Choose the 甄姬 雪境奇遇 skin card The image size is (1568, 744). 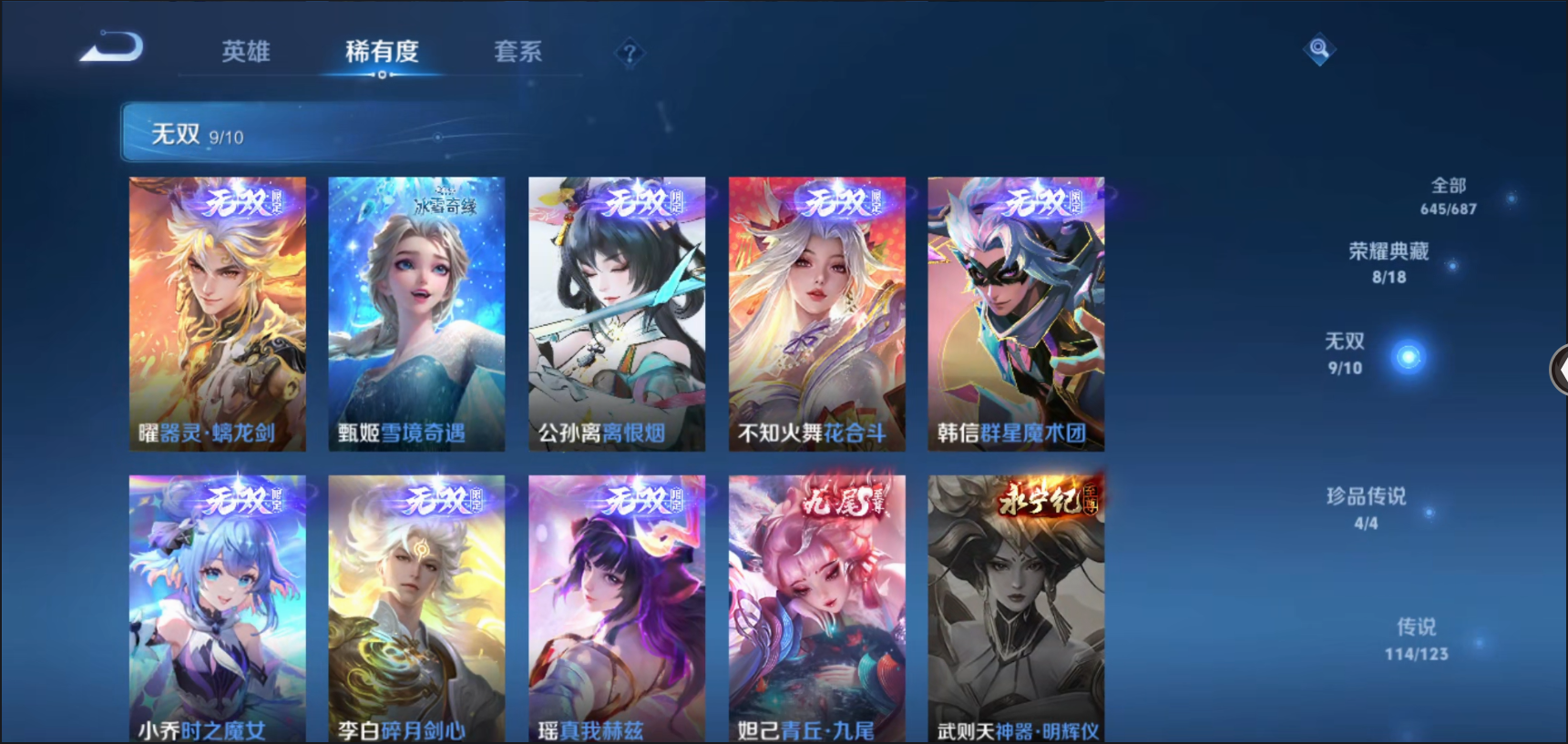416,313
